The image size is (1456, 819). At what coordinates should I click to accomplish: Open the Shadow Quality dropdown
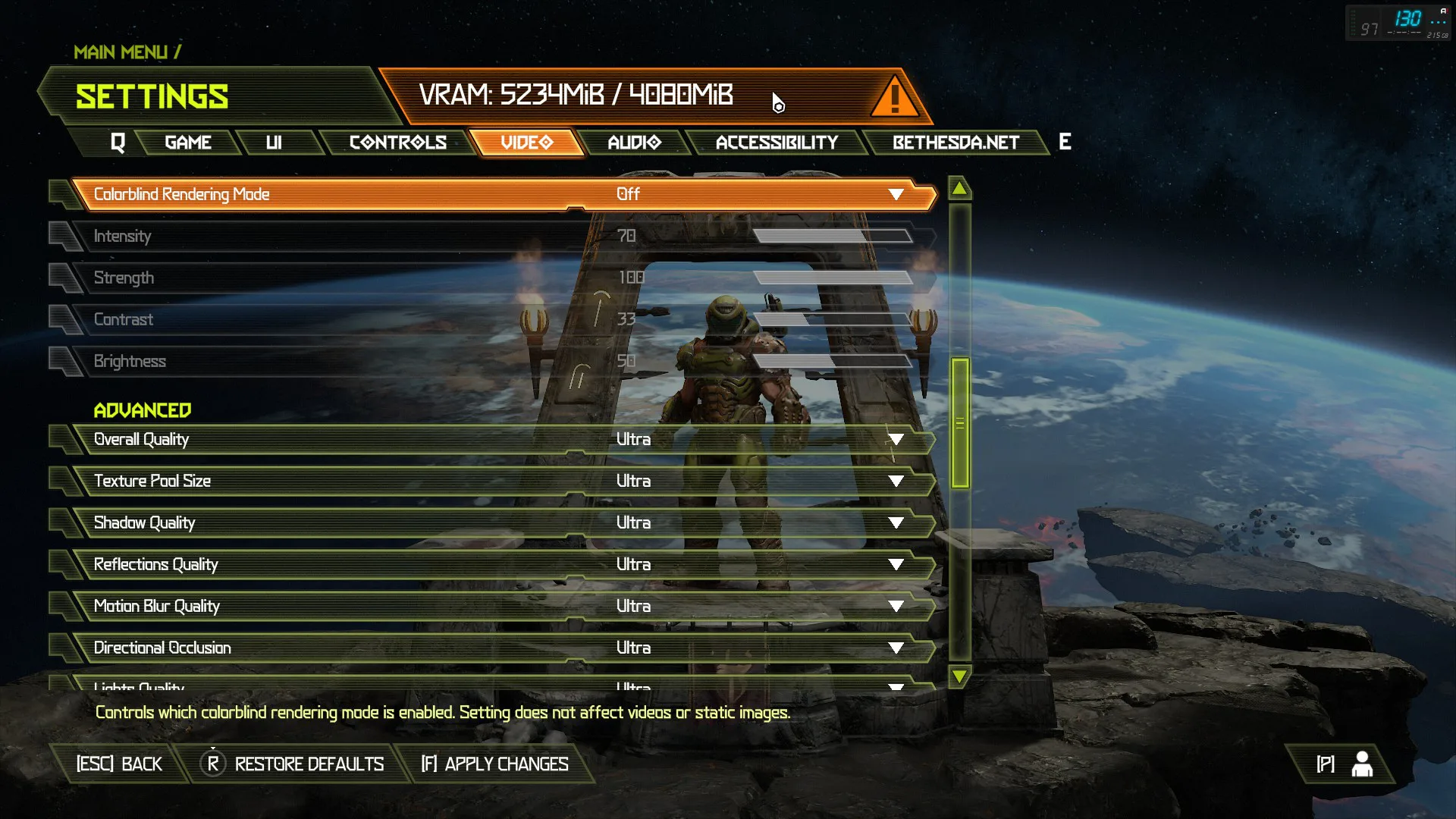896,523
